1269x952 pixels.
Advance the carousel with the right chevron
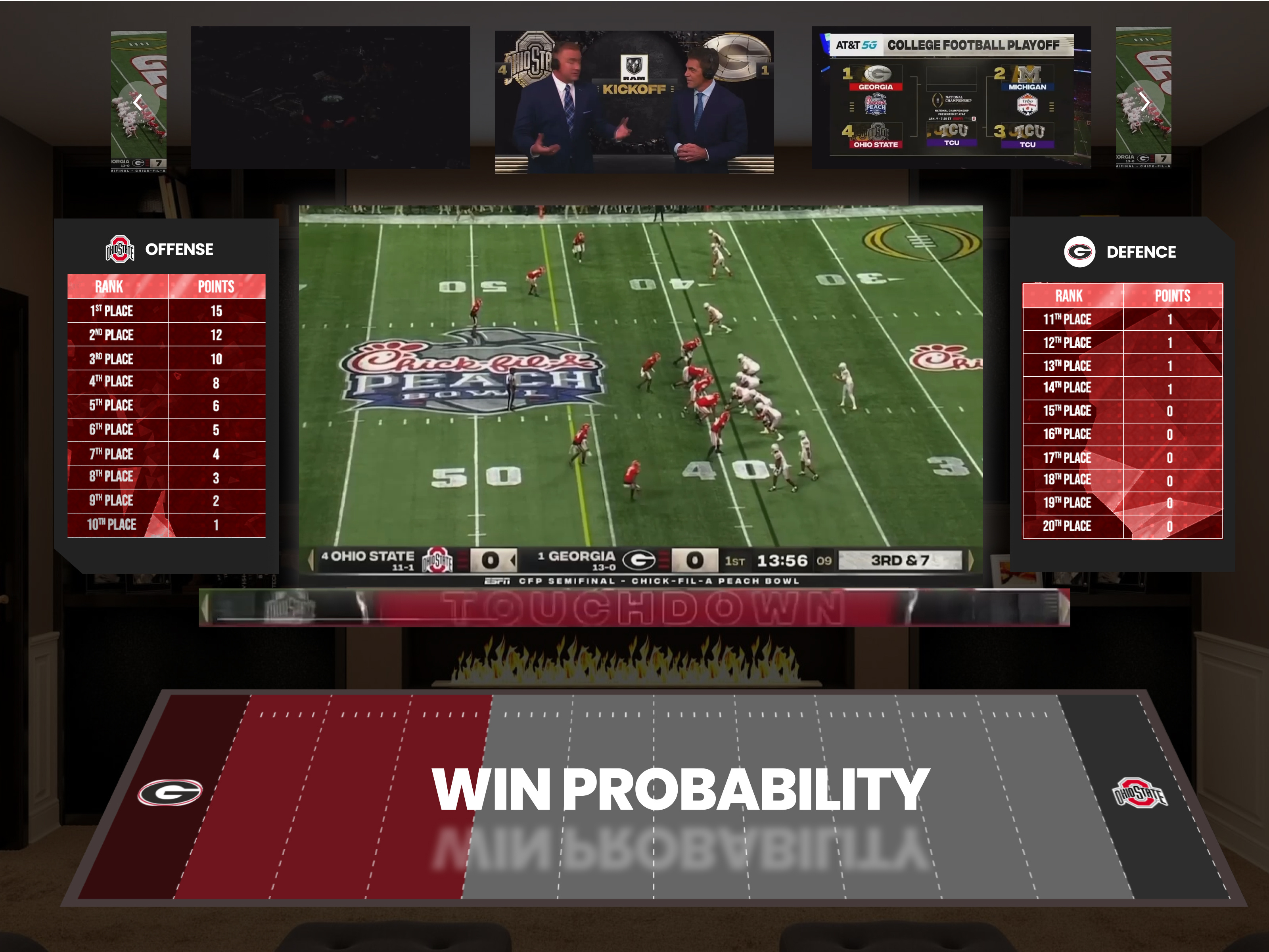[x=1146, y=102]
